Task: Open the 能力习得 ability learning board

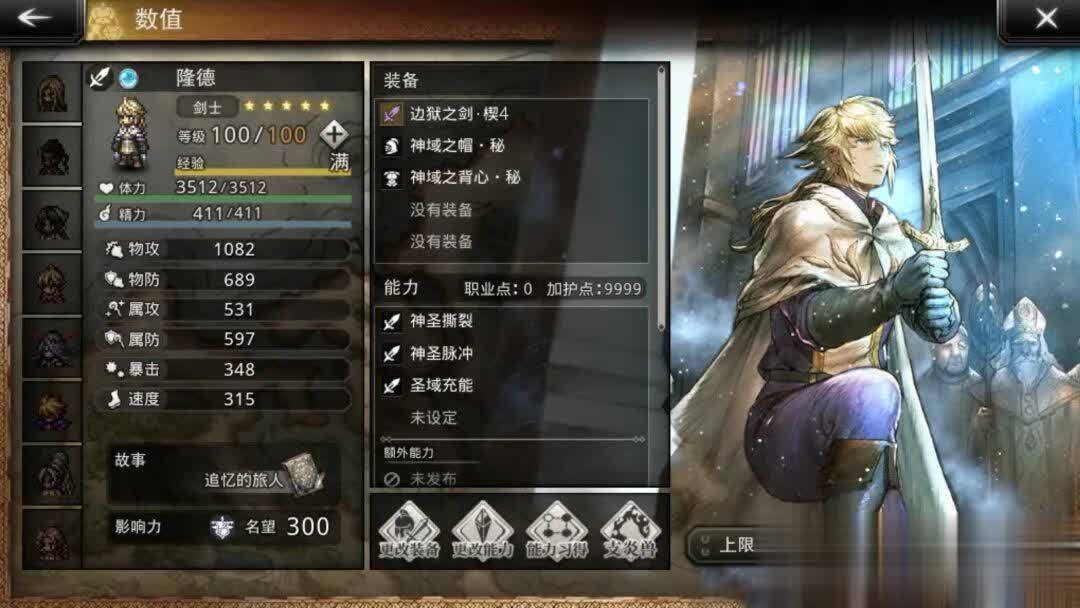Action: point(557,532)
